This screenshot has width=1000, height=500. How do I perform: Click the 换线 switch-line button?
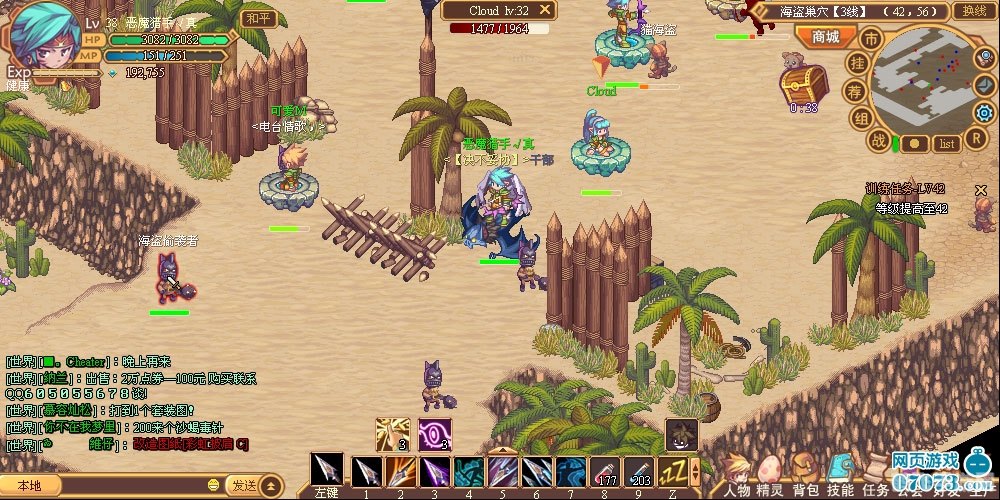(970, 11)
